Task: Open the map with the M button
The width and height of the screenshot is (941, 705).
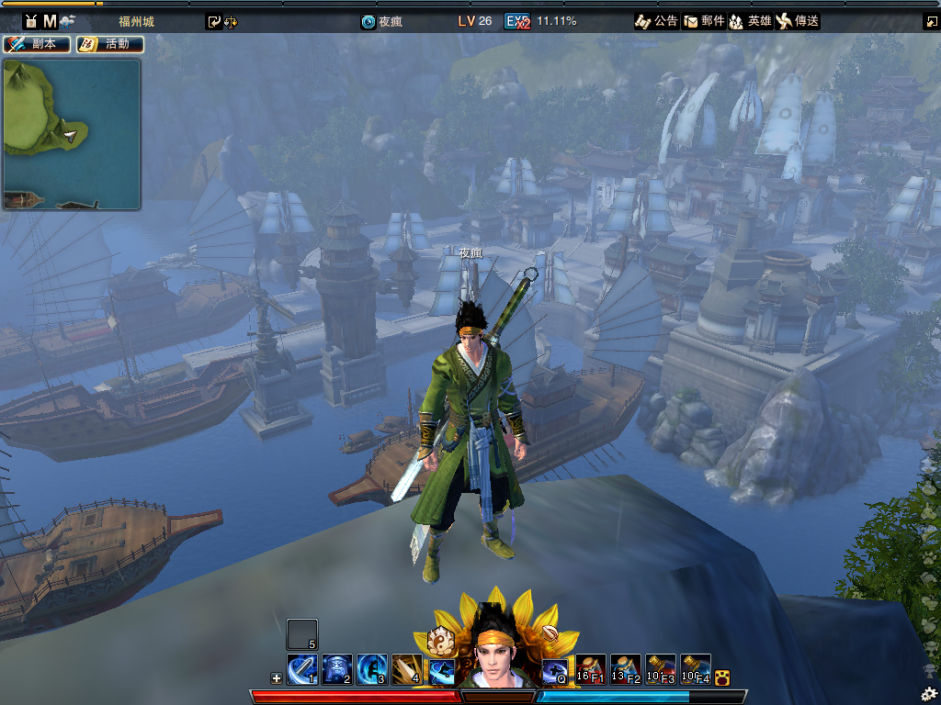Action: pyautogui.click(x=50, y=21)
